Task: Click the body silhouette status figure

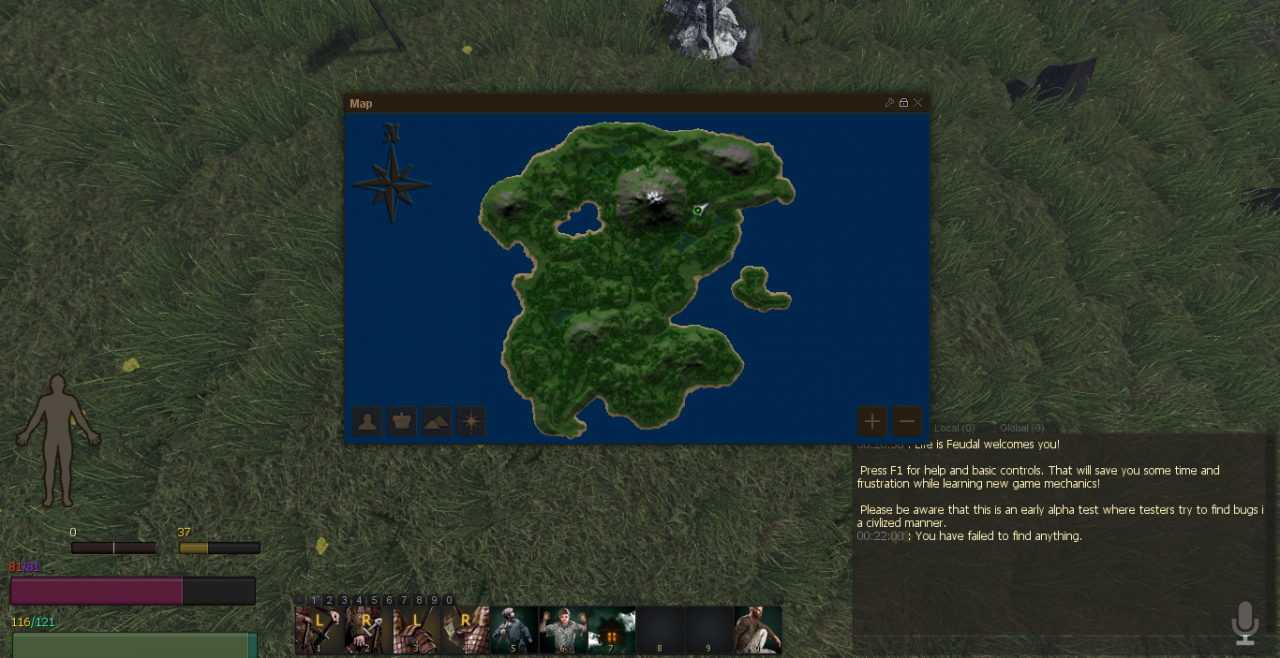Action: [58, 440]
